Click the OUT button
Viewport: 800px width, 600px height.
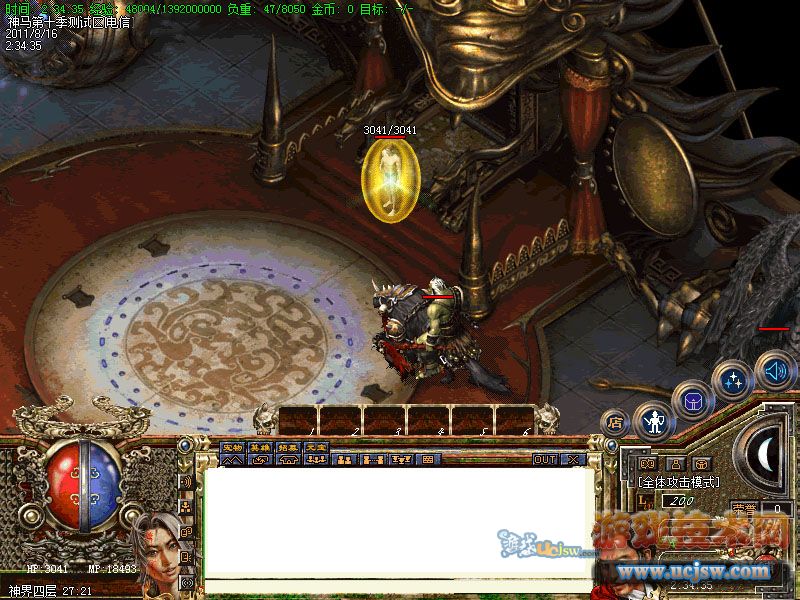click(x=545, y=459)
